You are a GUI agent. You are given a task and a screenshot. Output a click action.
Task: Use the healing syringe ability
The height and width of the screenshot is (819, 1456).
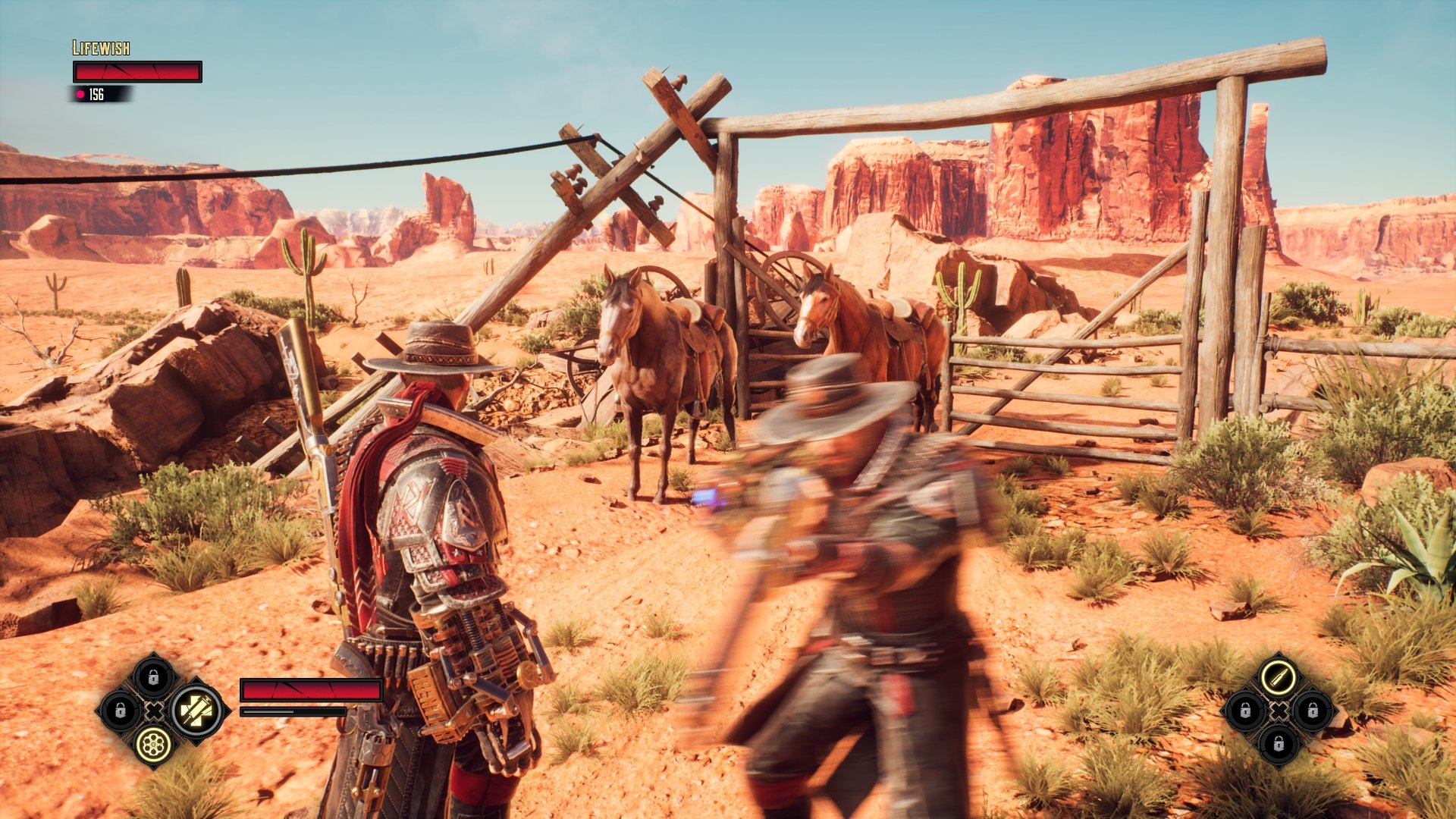coord(196,711)
